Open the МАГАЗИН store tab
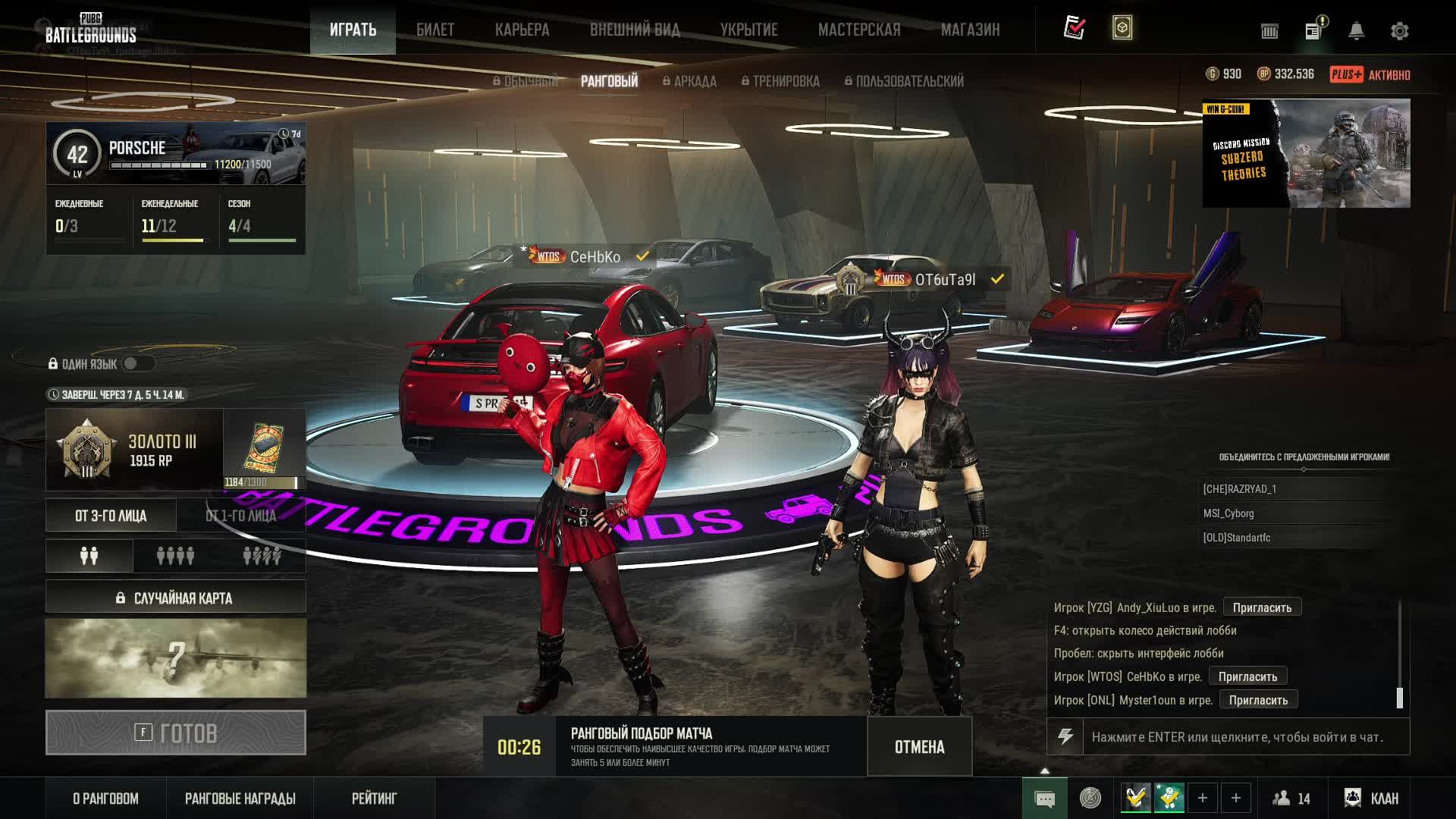 pyautogui.click(x=970, y=30)
